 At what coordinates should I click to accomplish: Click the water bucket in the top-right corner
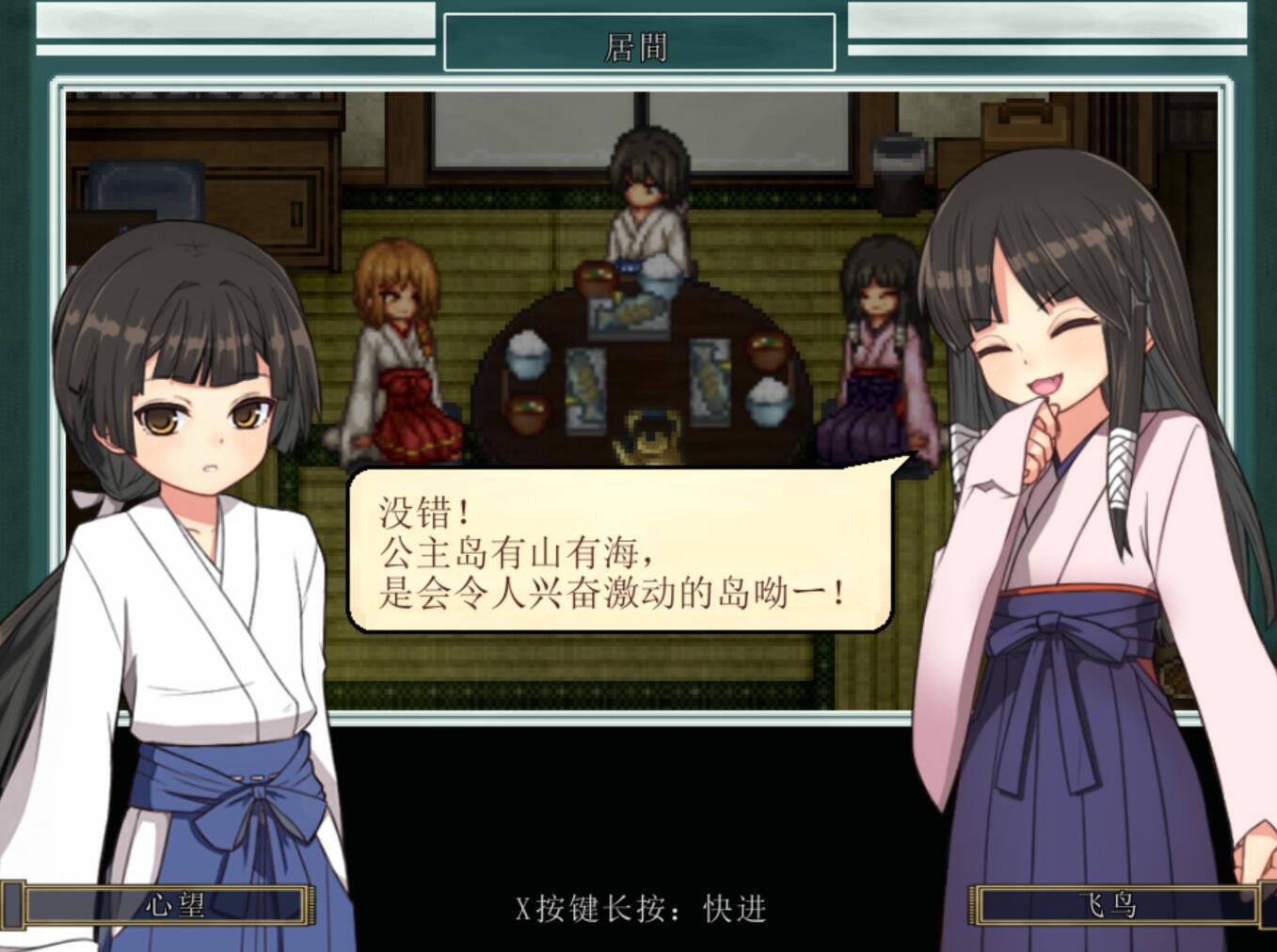tap(897, 174)
